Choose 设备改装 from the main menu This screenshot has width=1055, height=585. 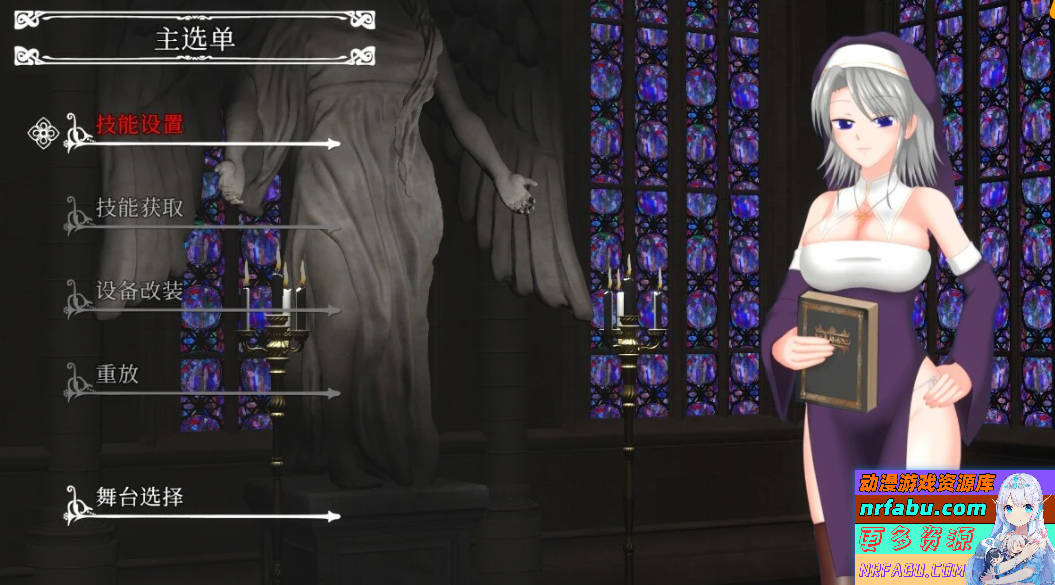pos(140,292)
